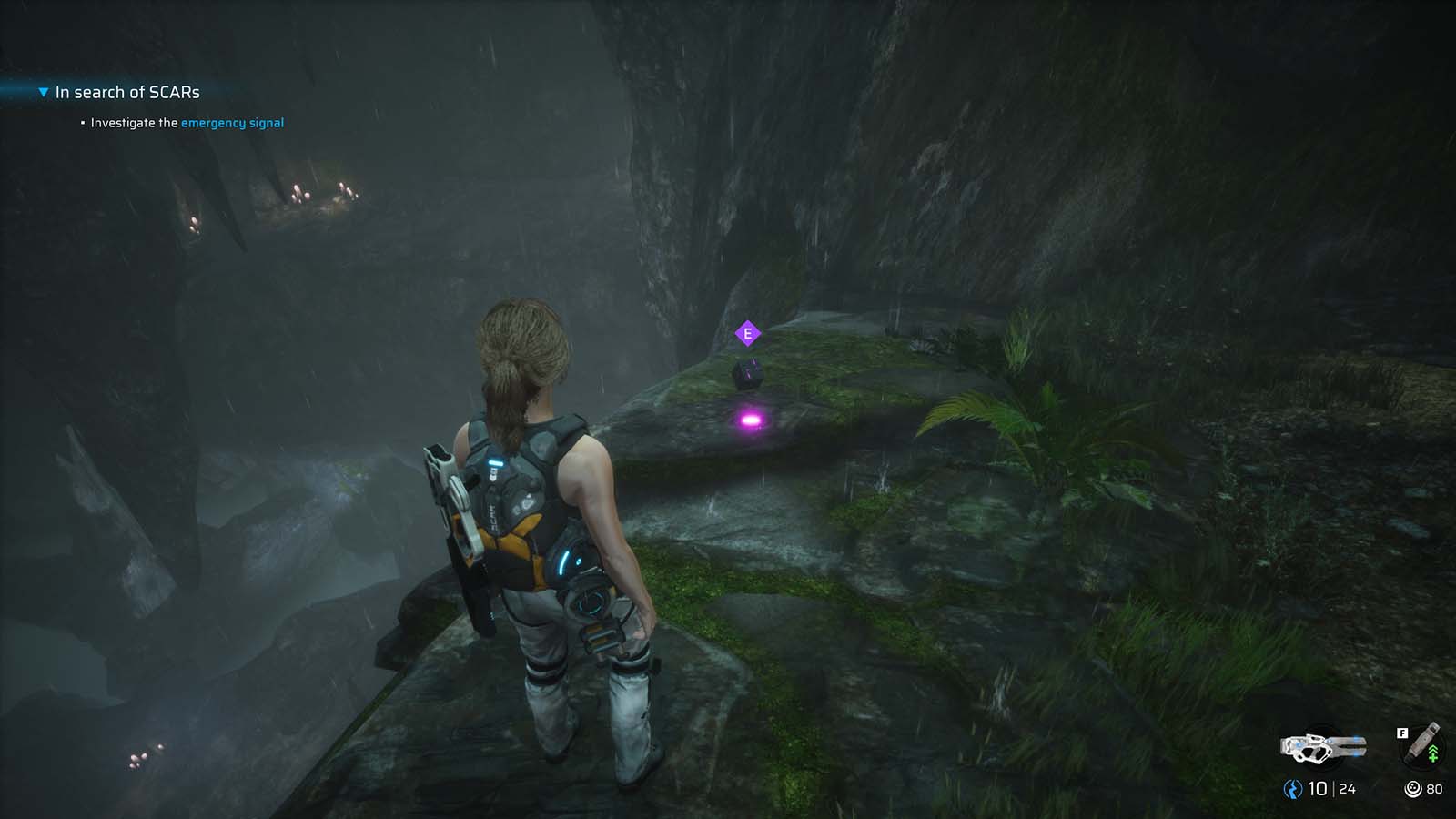
Task: Click the grenade quantity reading 80
Action: click(1435, 791)
